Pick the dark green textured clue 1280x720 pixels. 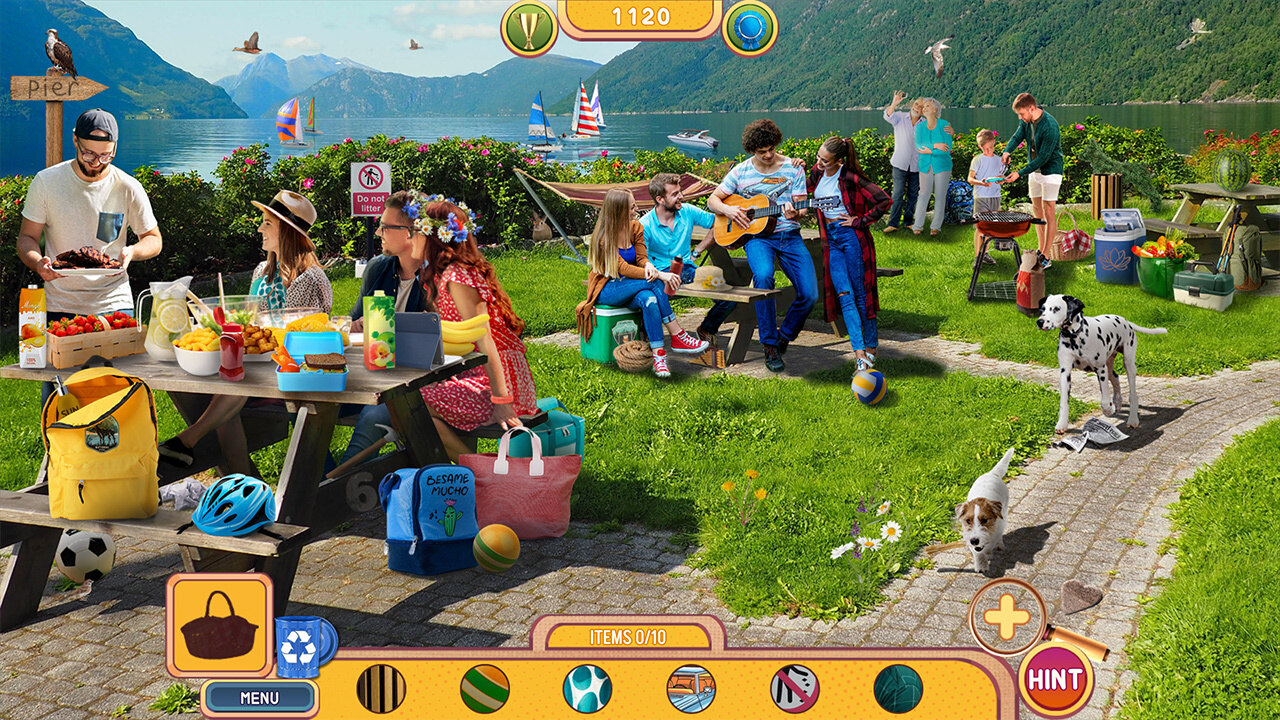[x=898, y=688]
